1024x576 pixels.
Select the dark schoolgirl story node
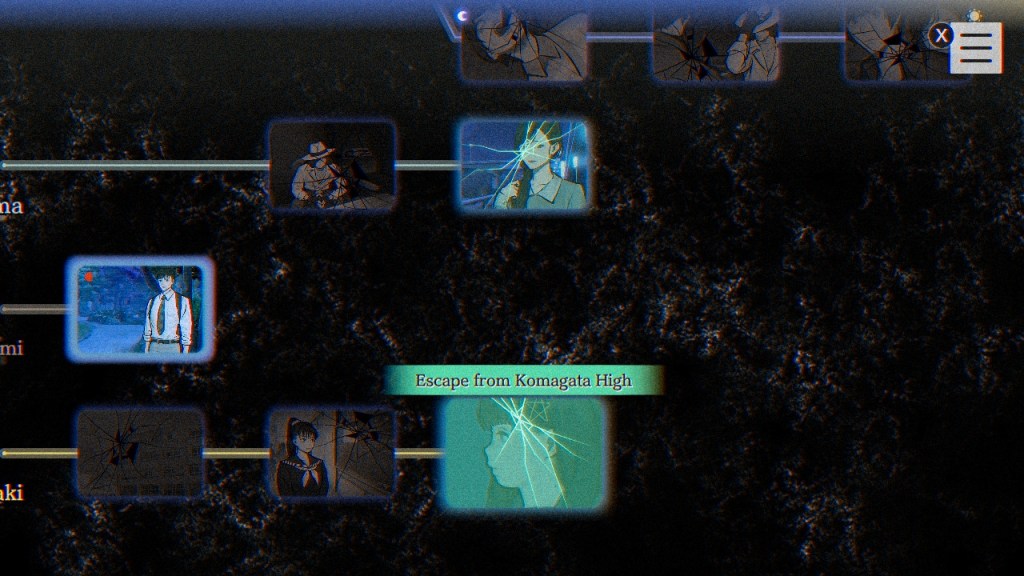(330, 453)
